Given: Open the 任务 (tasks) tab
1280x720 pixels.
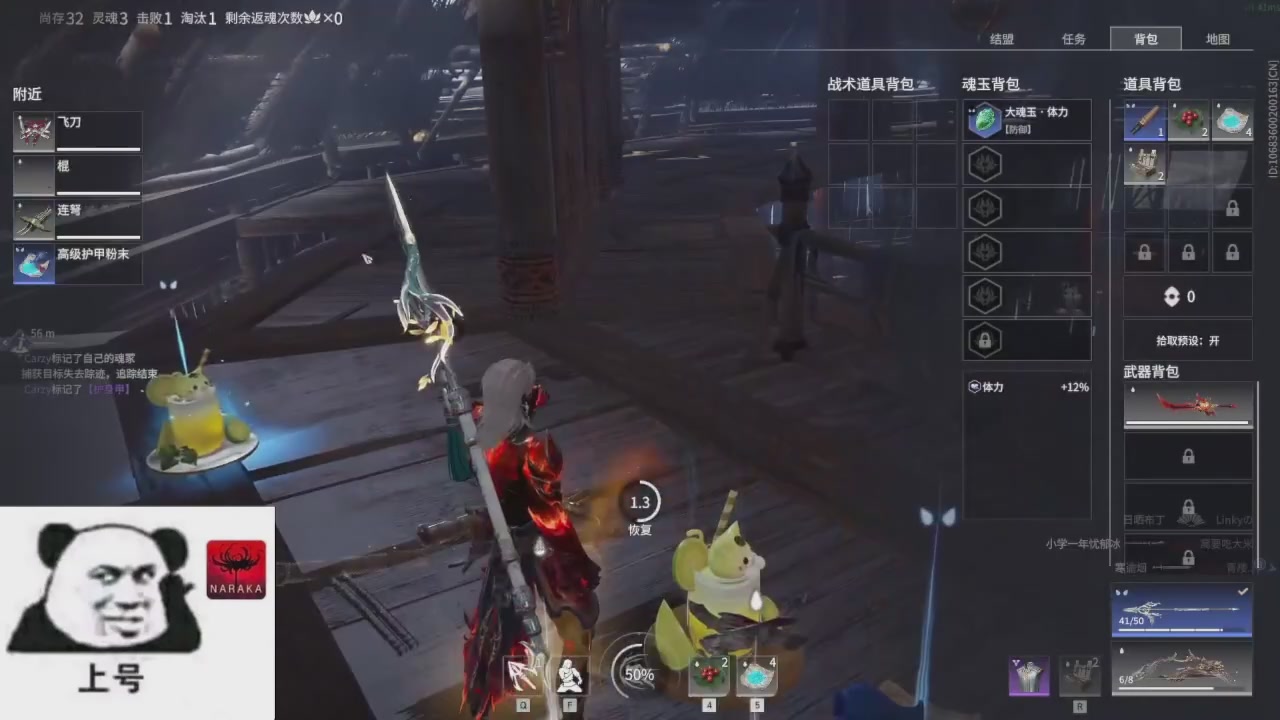Looking at the screenshot, I should pos(1073,39).
